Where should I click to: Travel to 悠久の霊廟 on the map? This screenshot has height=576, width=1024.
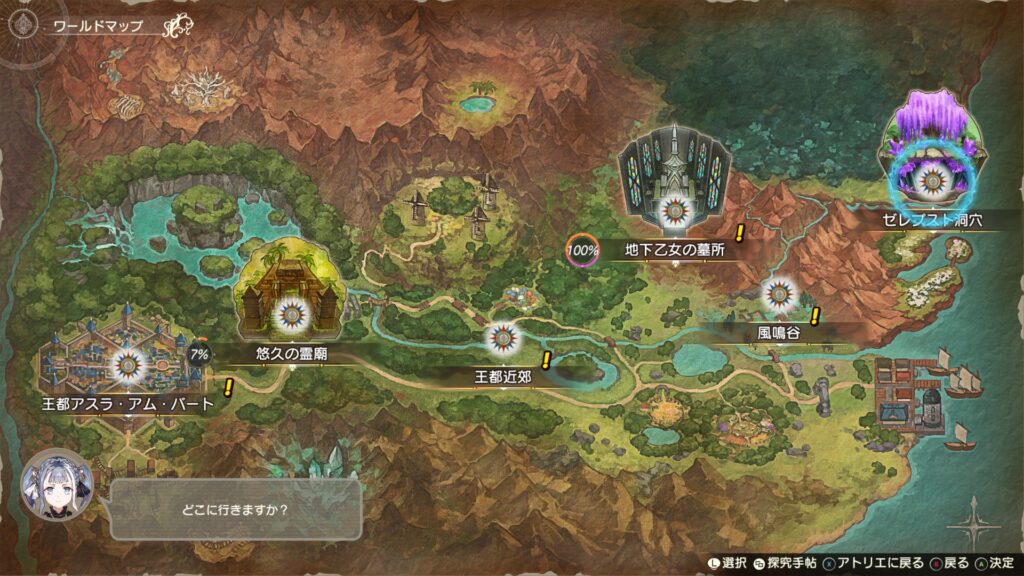click(291, 311)
